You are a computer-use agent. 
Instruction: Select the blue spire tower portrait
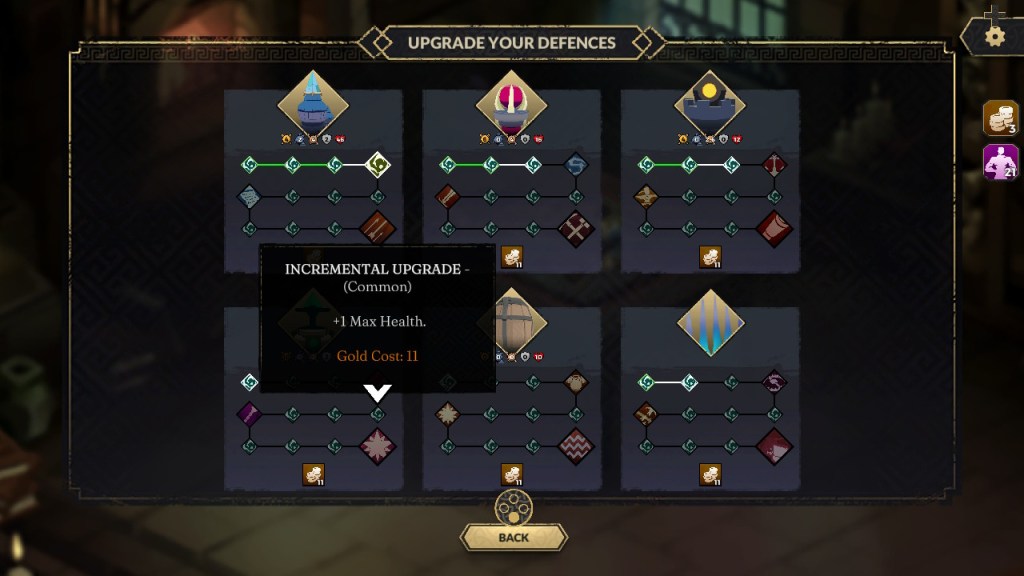(312, 102)
